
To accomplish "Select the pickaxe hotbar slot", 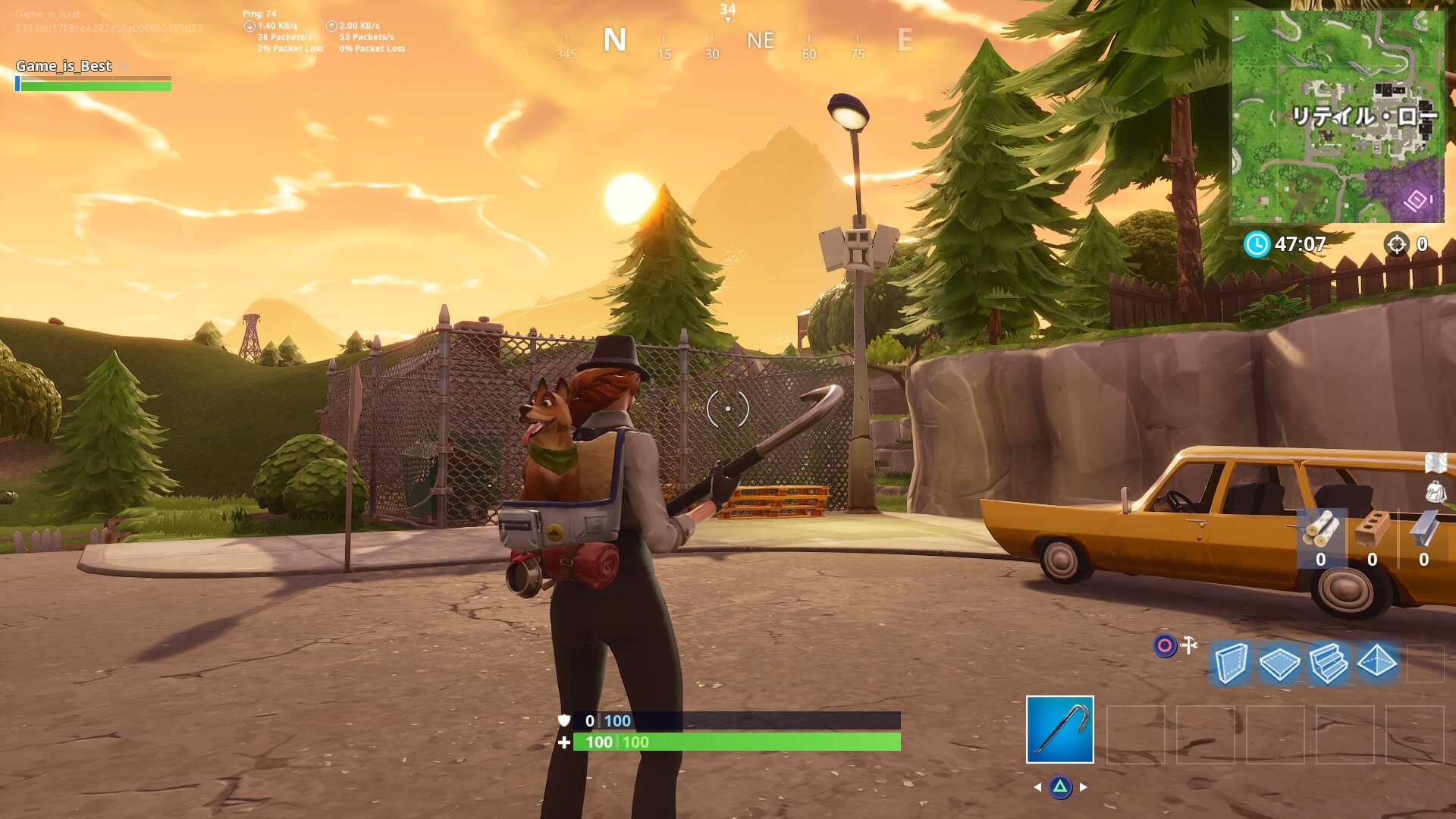I will click(x=1059, y=729).
